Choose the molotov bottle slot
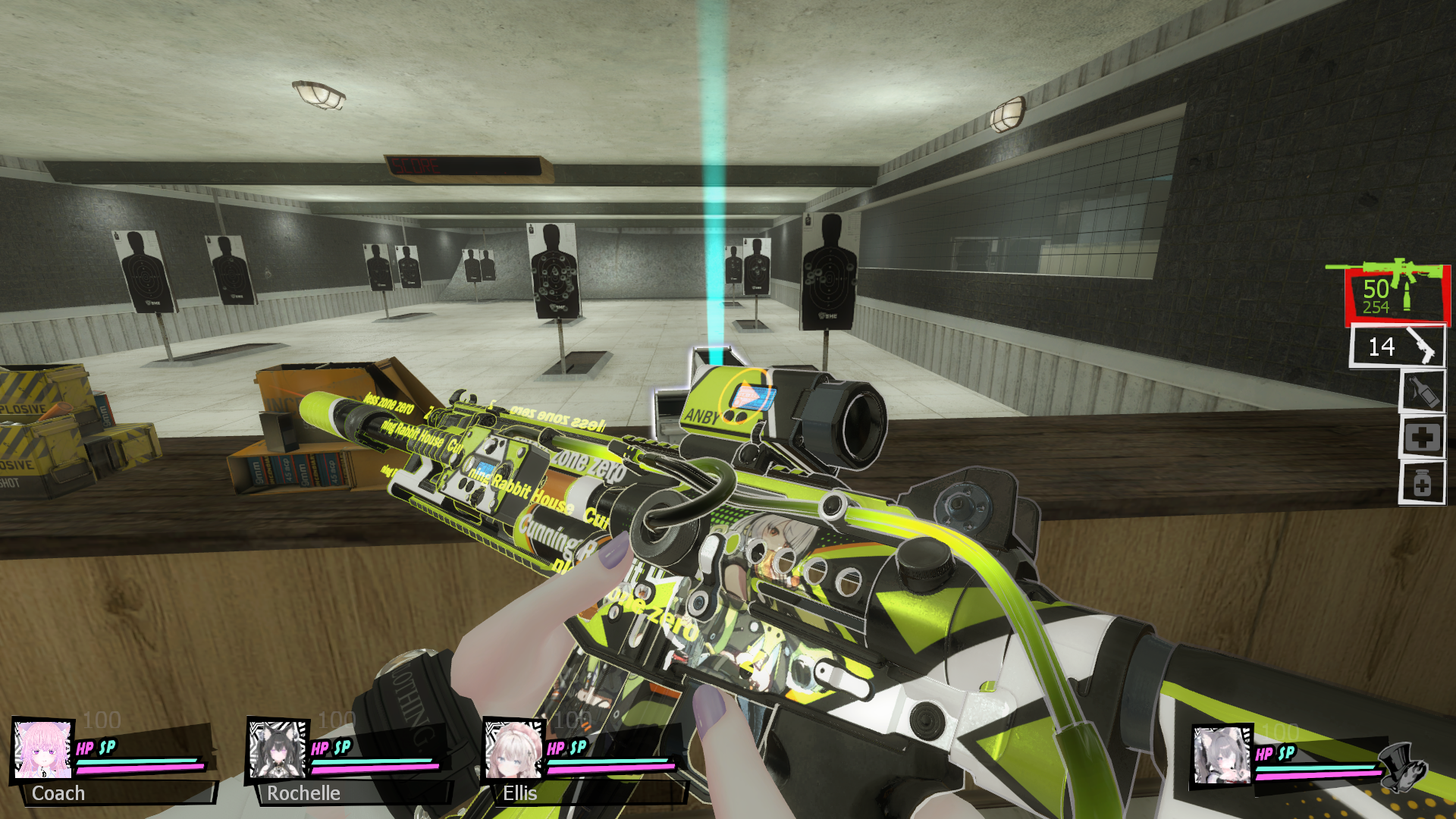This screenshot has height=819, width=1456. [x=1422, y=392]
